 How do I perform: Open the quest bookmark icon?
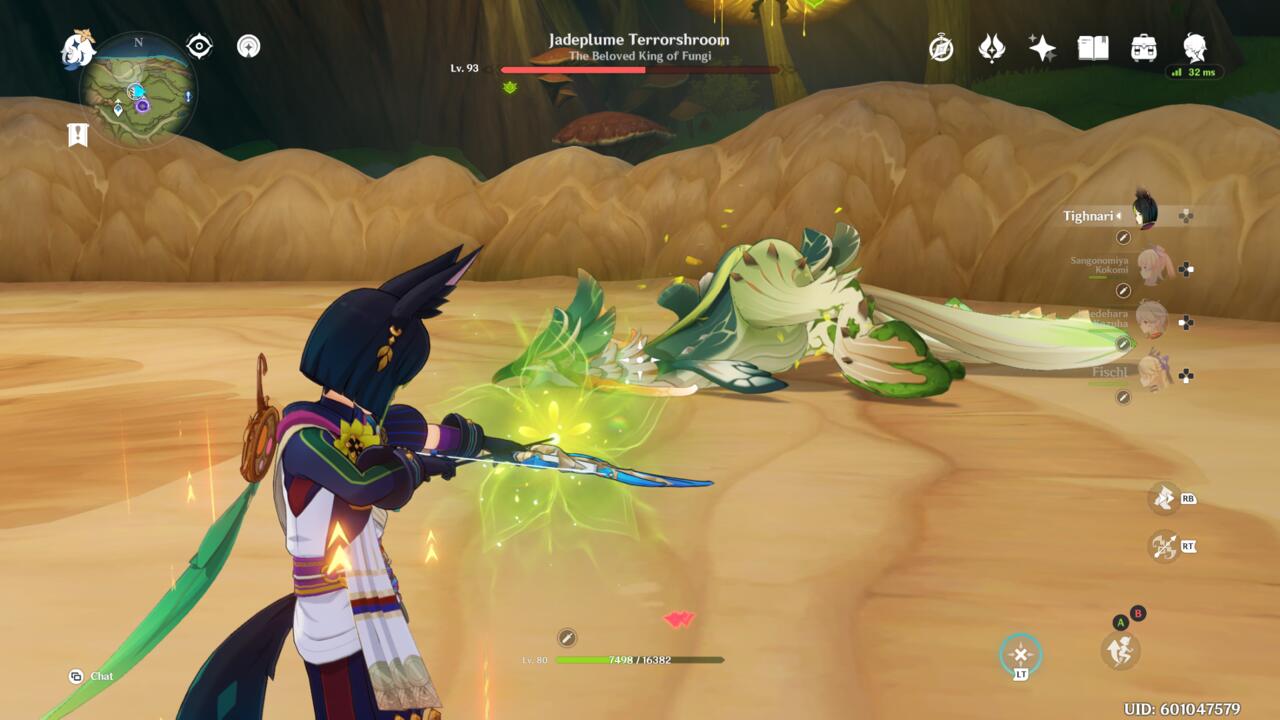[x=78, y=135]
